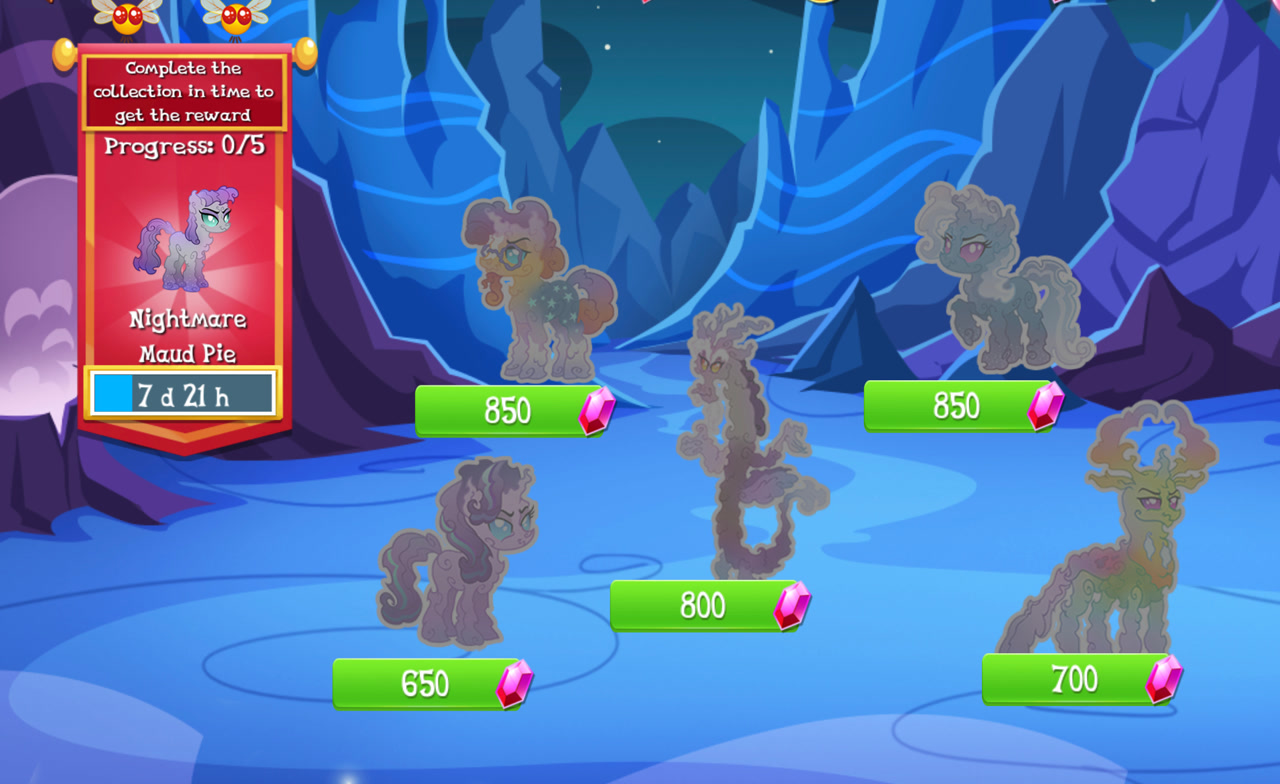Click the Progress: 0/5 label
Viewport: 1280px width, 784px height.
(x=185, y=145)
